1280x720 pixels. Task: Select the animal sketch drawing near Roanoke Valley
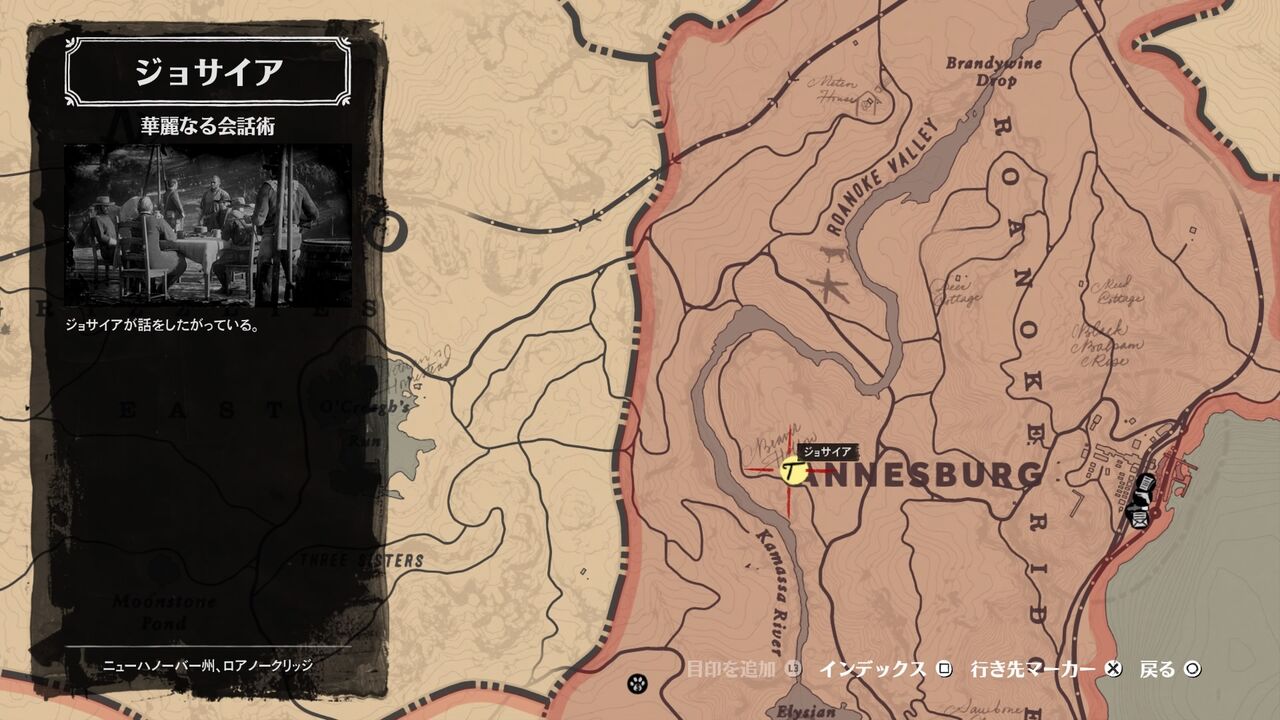click(833, 254)
